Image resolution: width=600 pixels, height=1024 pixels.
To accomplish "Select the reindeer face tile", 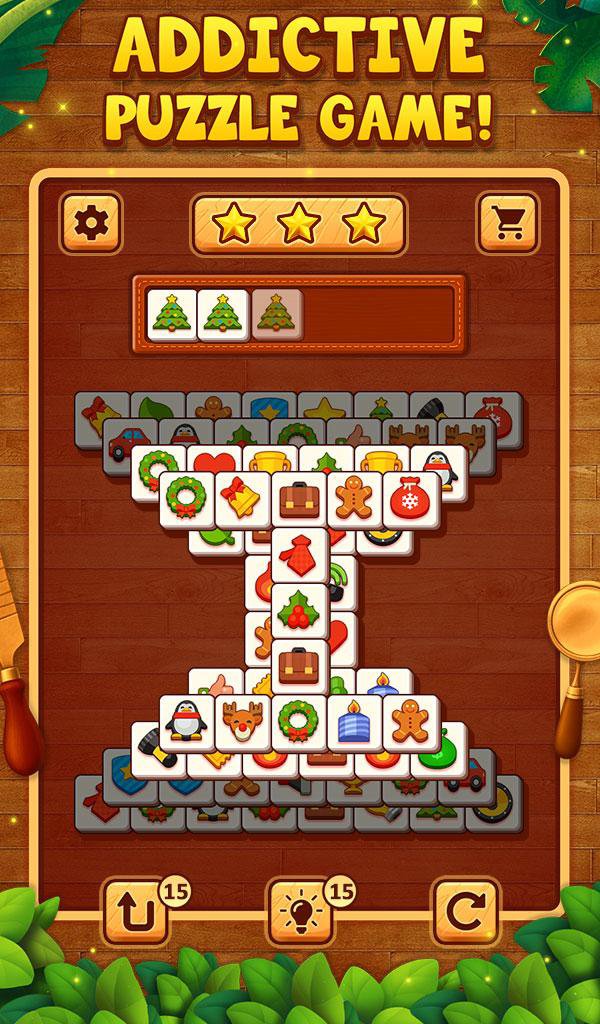I will (243, 722).
